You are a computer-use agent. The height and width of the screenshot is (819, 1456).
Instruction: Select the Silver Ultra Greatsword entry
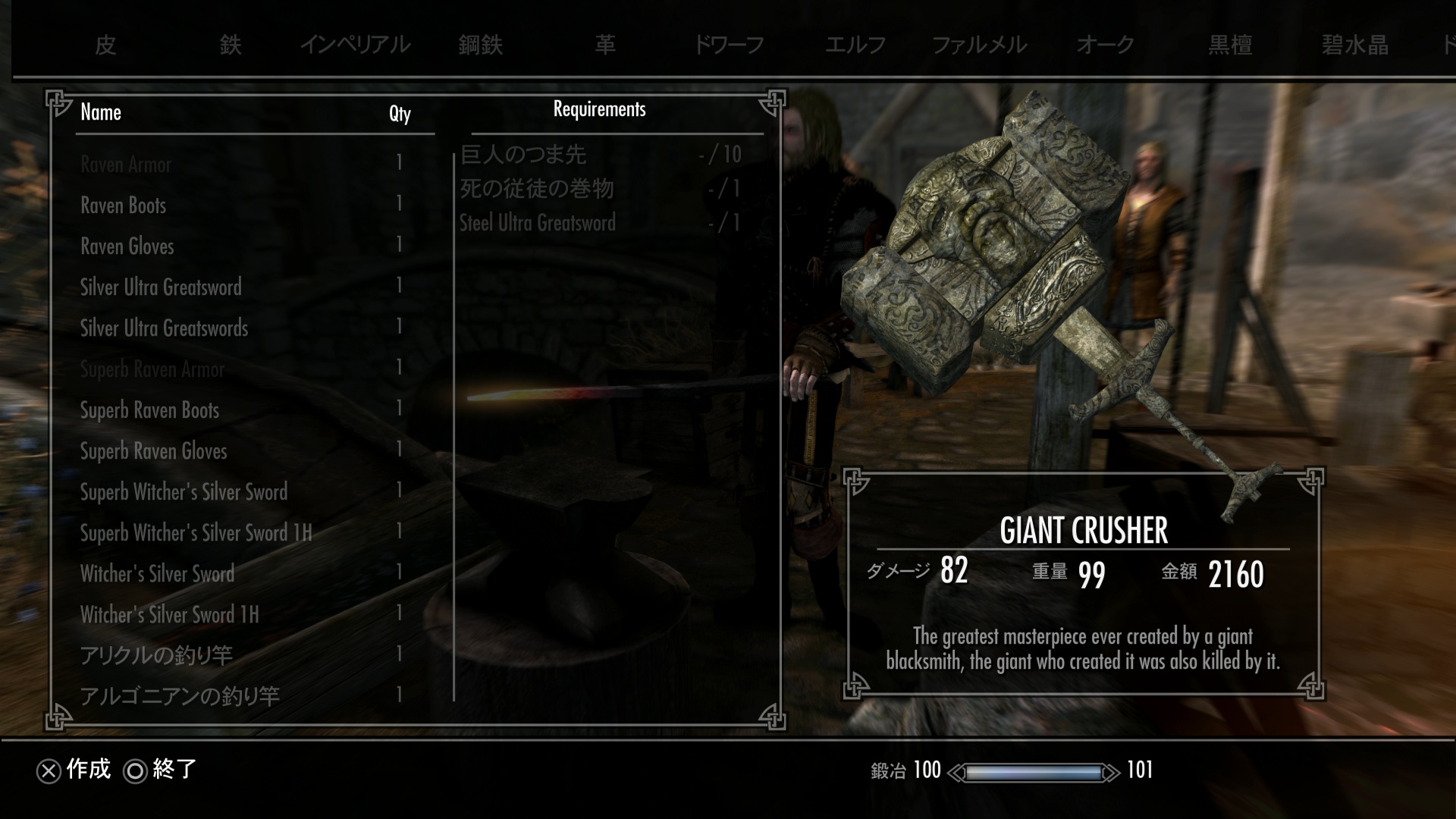coord(161,287)
